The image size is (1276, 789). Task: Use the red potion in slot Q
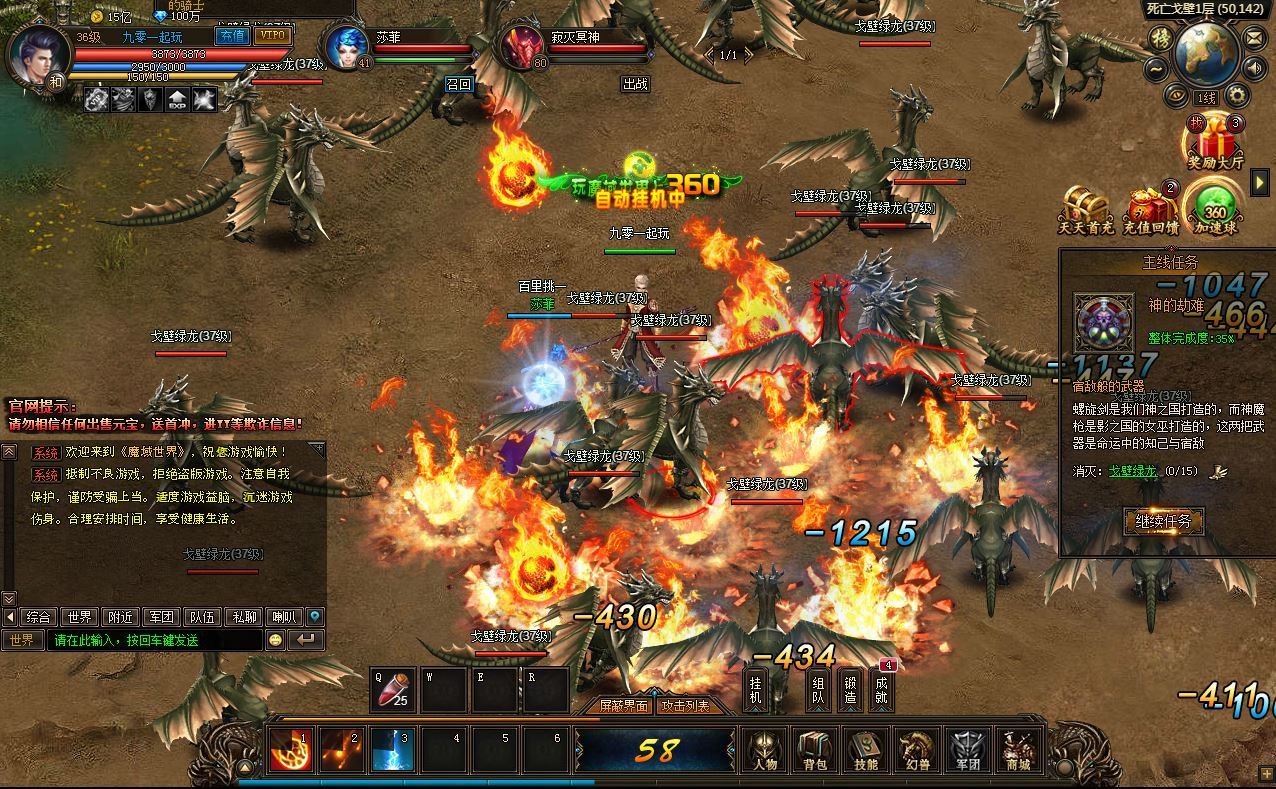pyautogui.click(x=393, y=689)
